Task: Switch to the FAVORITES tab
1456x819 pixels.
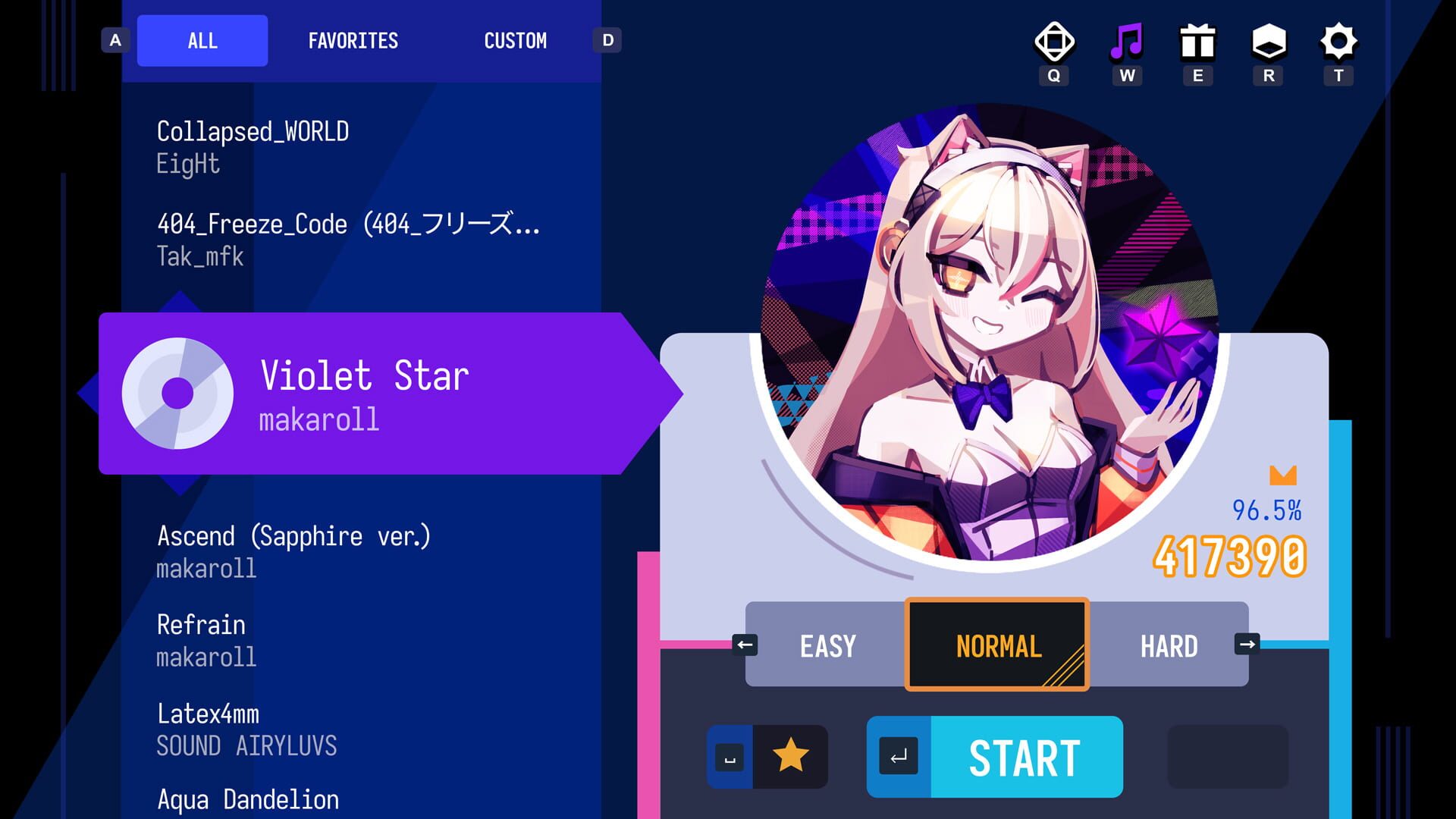Action: [x=353, y=41]
